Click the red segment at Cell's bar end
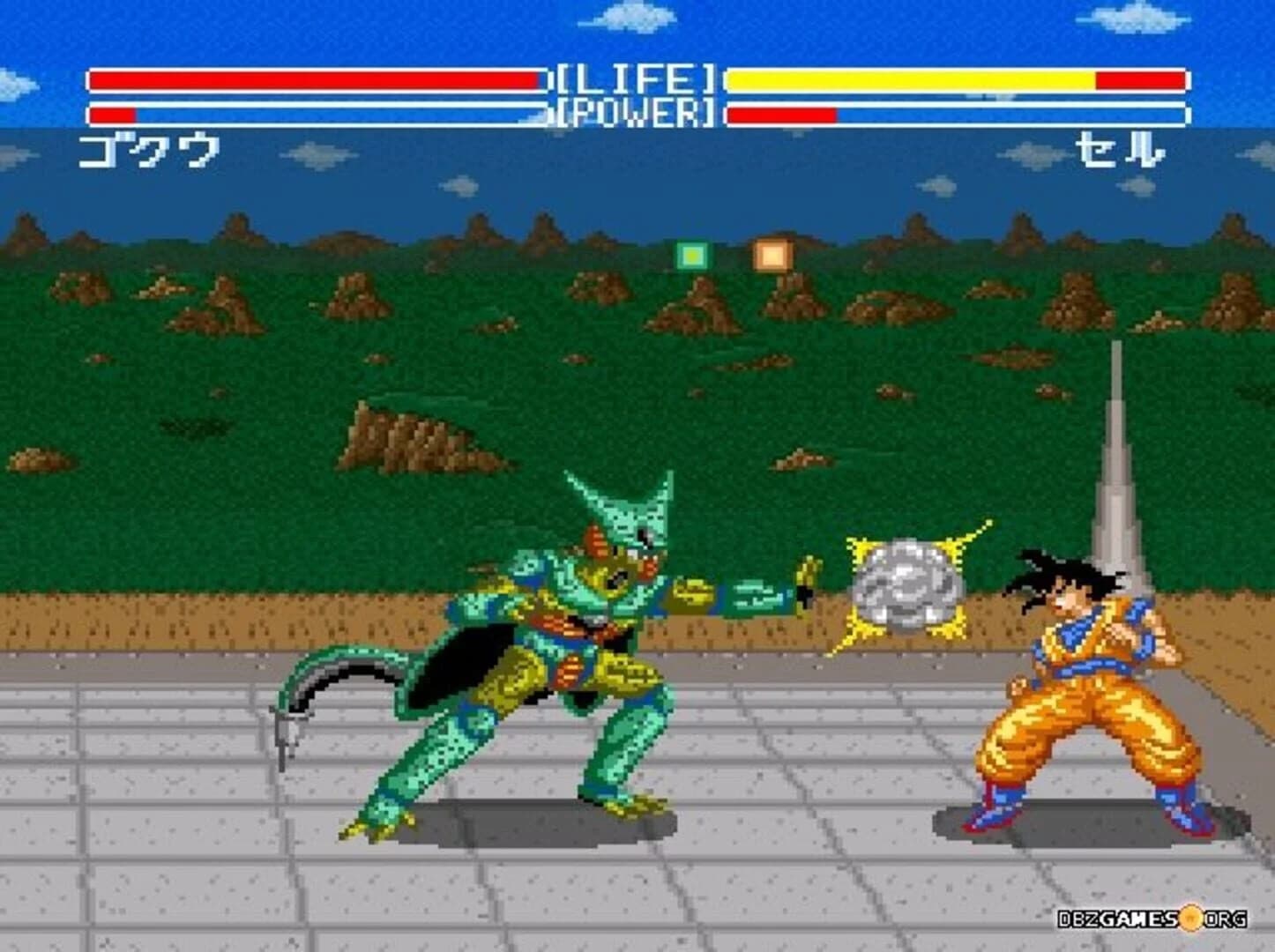 (x=1142, y=79)
